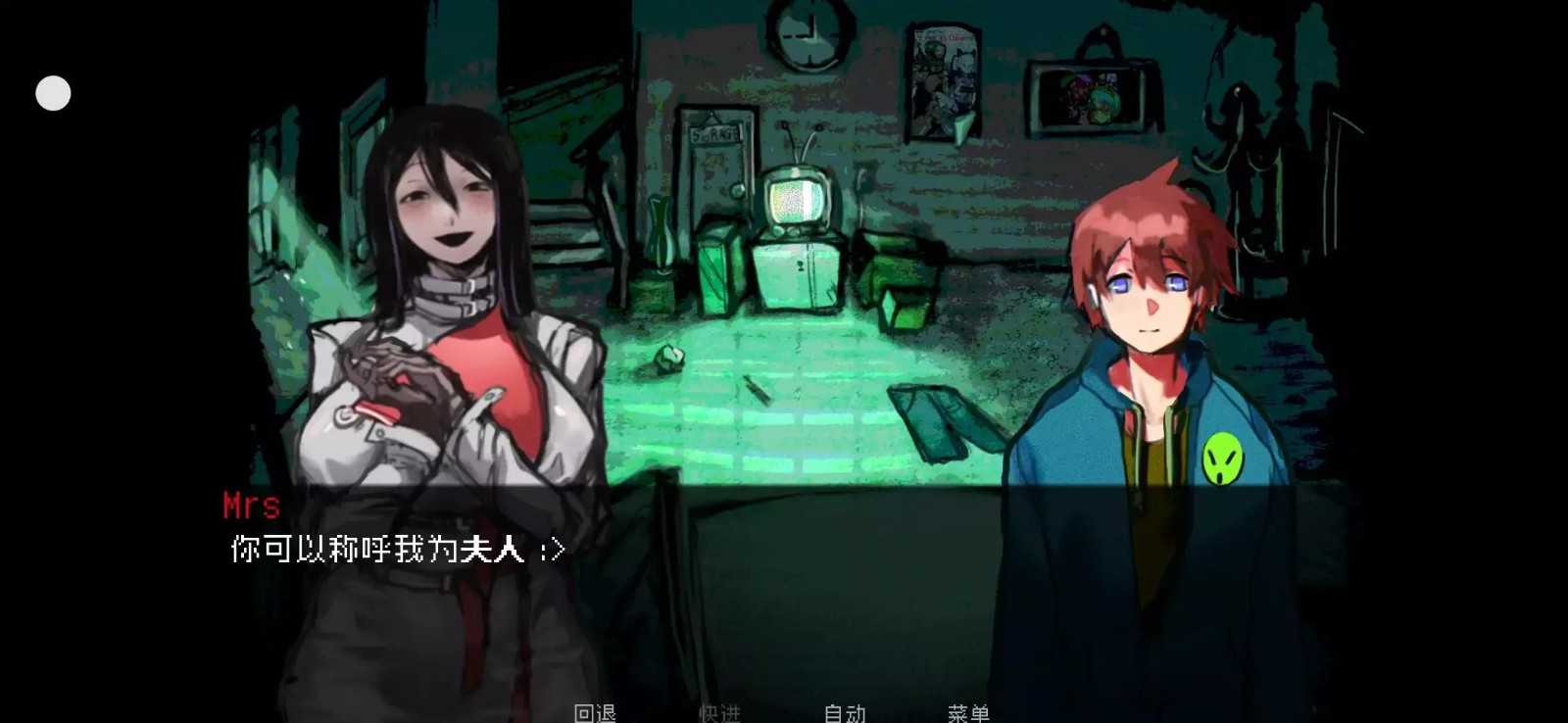
Task: Open the 菜单 game menu
Action: coord(970,713)
